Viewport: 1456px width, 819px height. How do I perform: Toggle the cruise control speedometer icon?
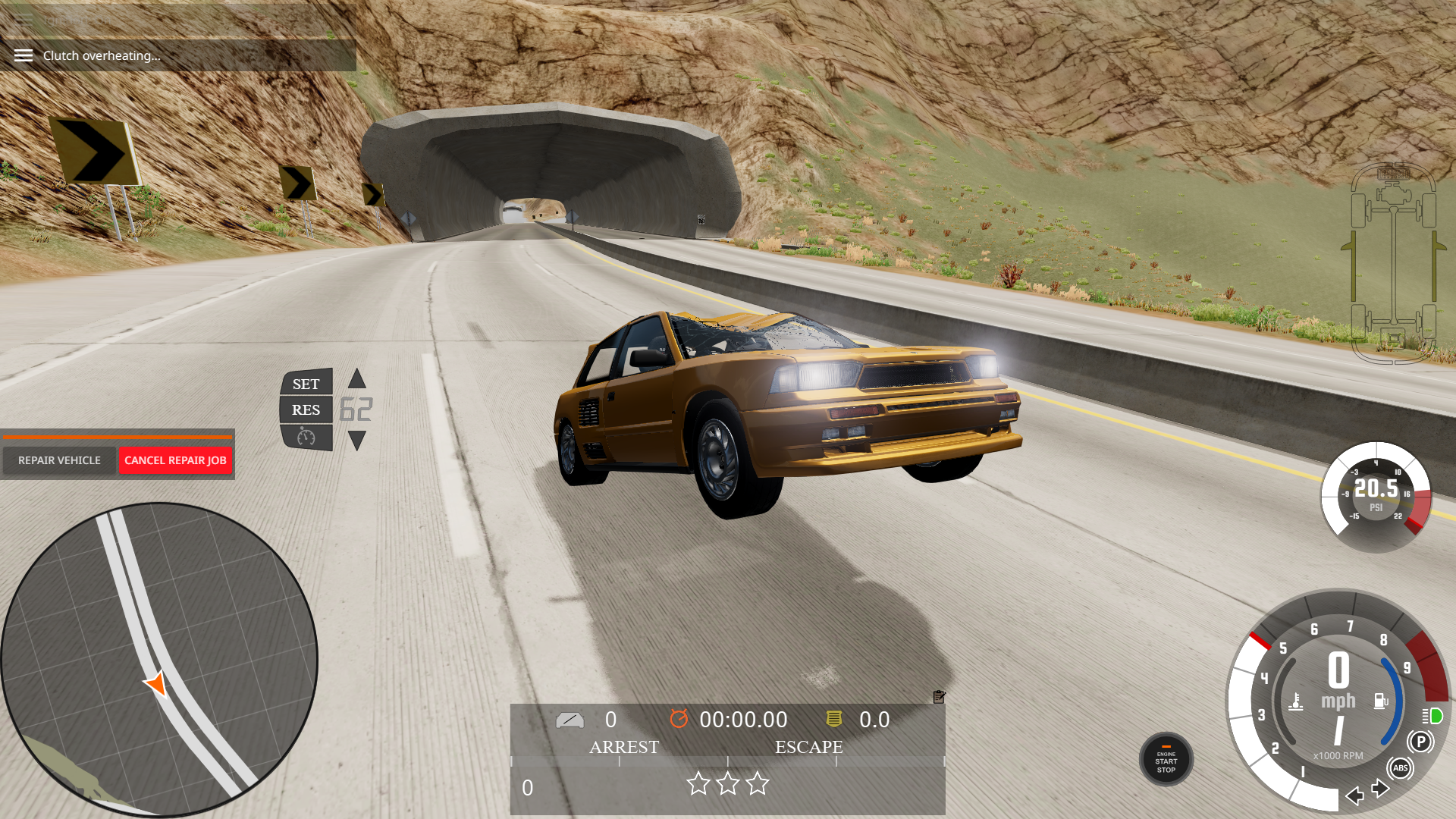point(306,437)
